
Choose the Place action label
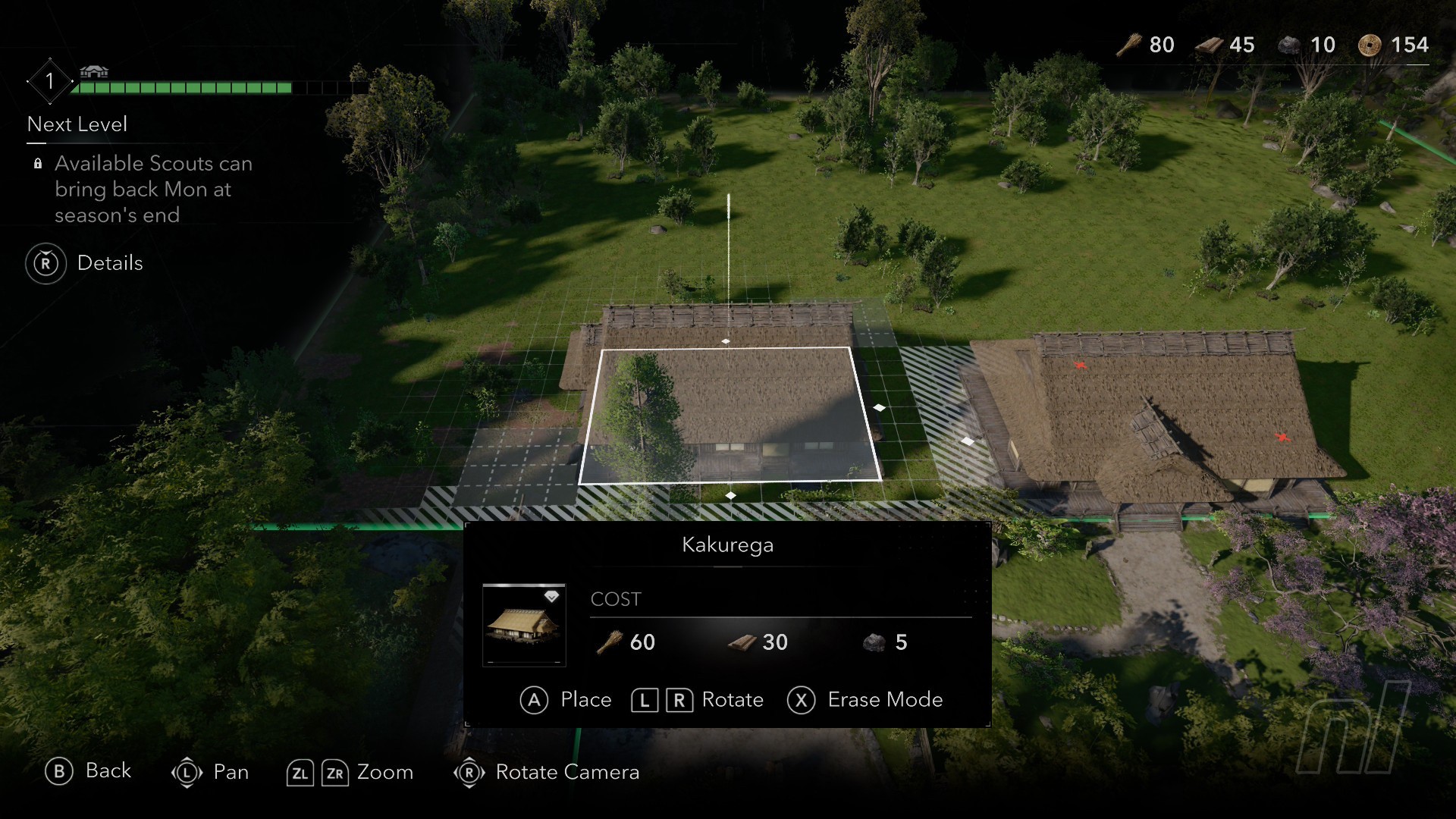click(585, 699)
